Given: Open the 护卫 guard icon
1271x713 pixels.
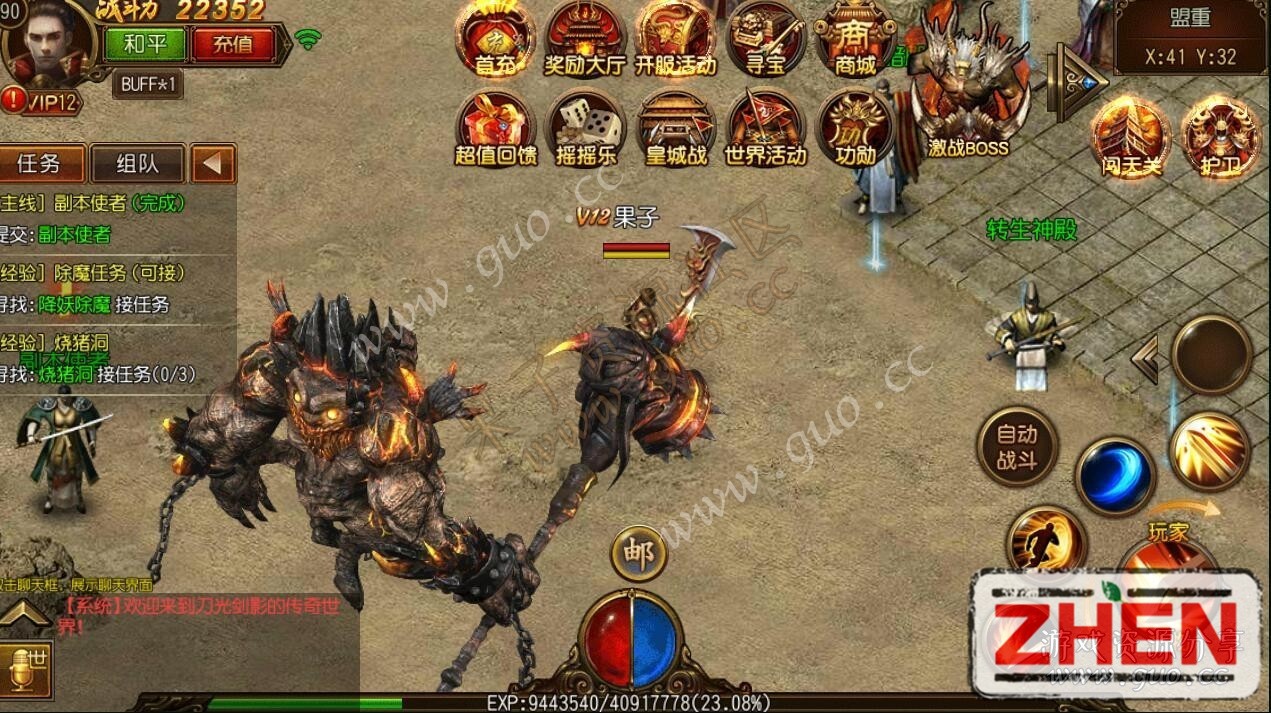Looking at the screenshot, I should pyautogui.click(x=1219, y=136).
